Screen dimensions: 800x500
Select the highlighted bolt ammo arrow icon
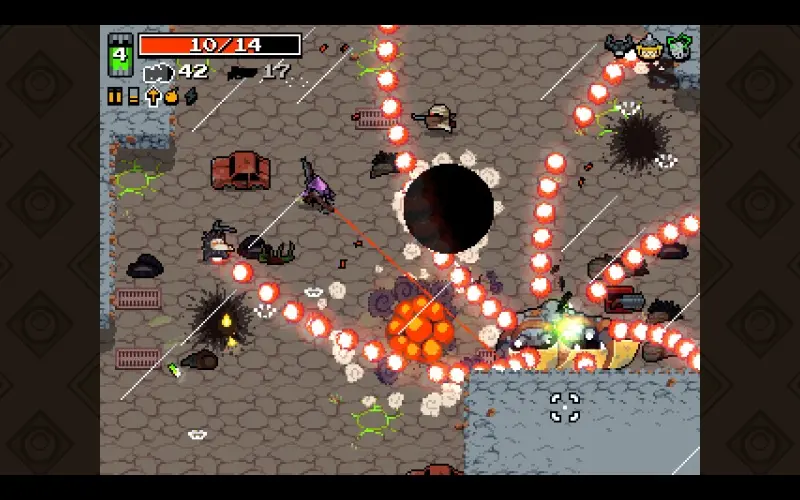click(x=153, y=96)
